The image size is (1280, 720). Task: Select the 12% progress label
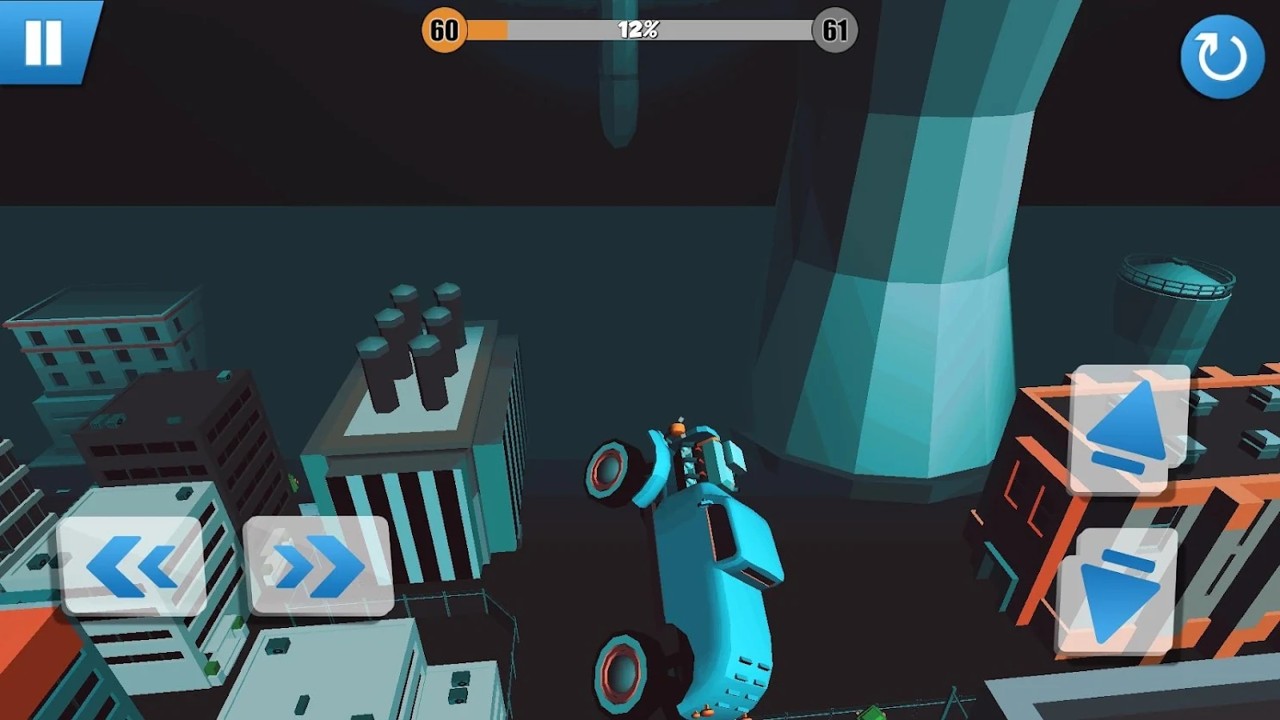pyautogui.click(x=638, y=31)
